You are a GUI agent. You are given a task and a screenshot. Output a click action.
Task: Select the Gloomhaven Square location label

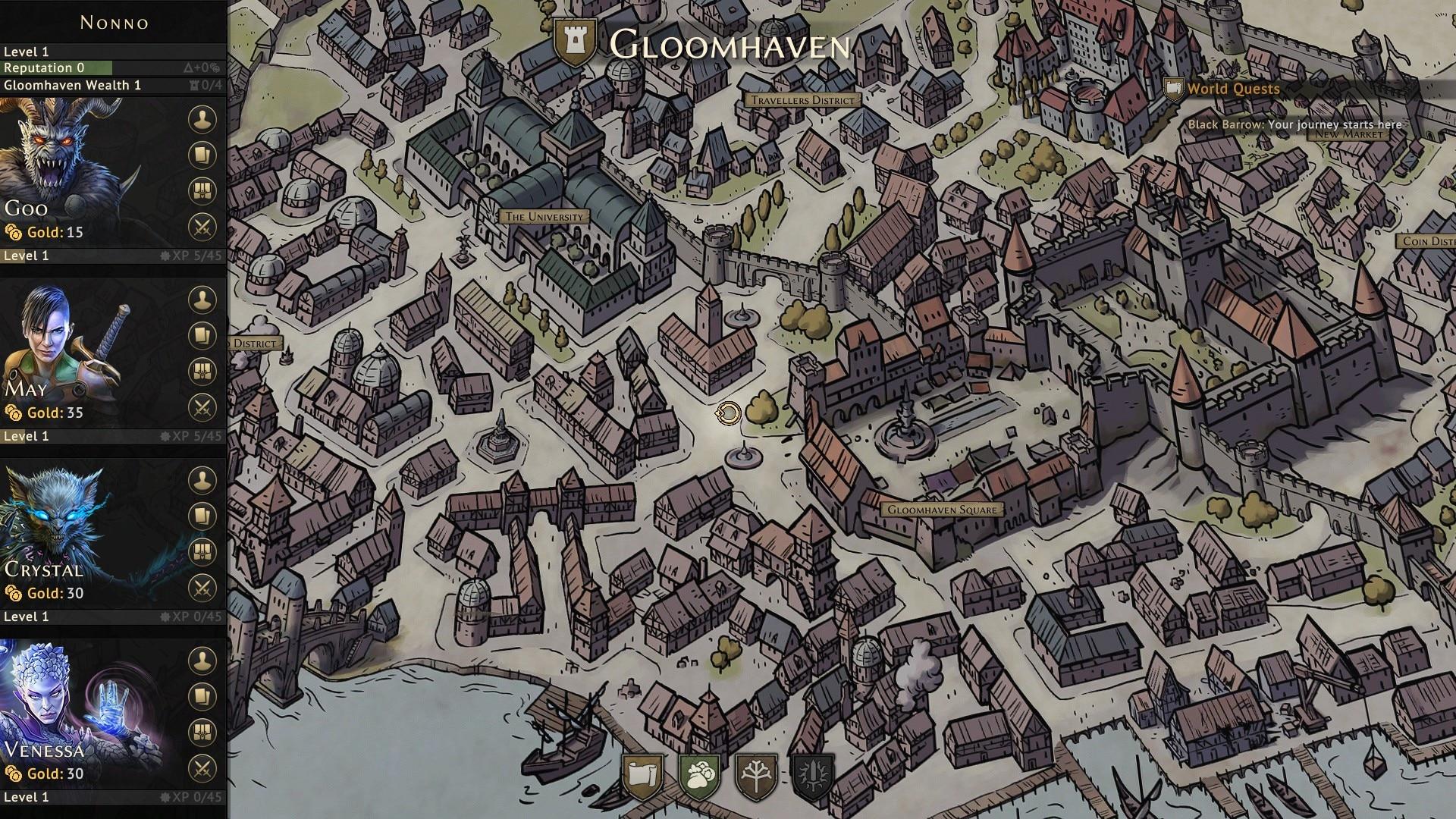944,510
